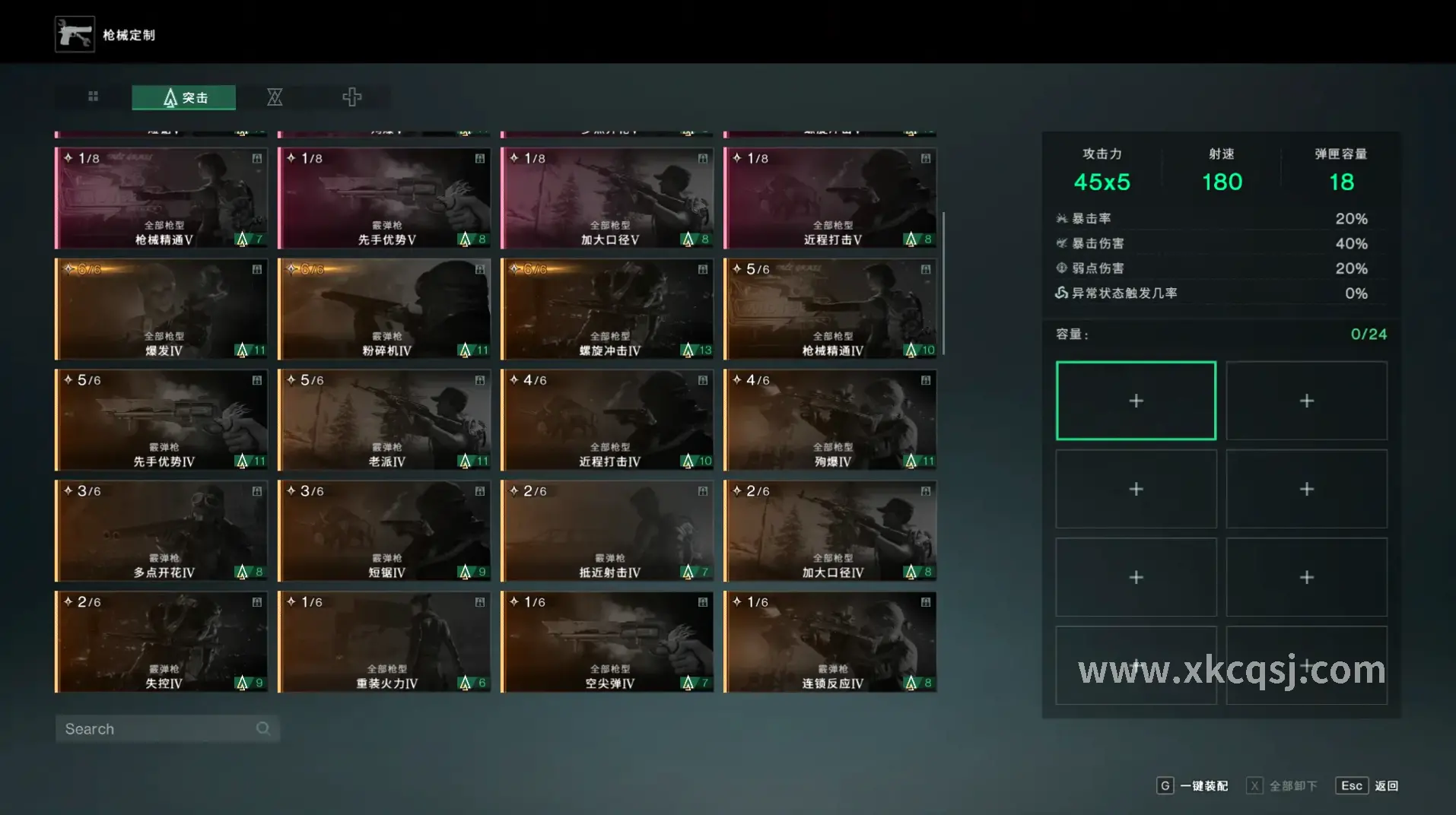This screenshot has width=1456, height=815.
Task: Choose the 殉爆IV mod card
Action: [x=830, y=420]
